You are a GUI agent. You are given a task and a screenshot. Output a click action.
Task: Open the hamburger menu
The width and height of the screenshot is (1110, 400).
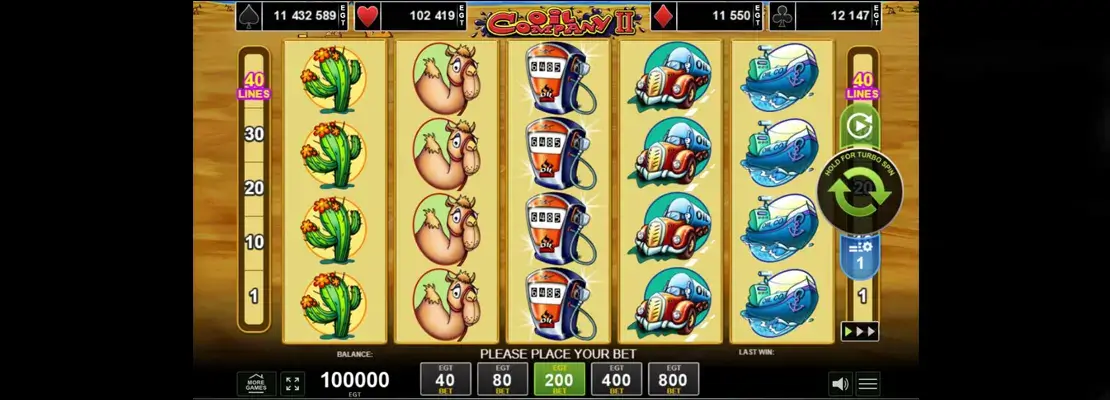868,383
